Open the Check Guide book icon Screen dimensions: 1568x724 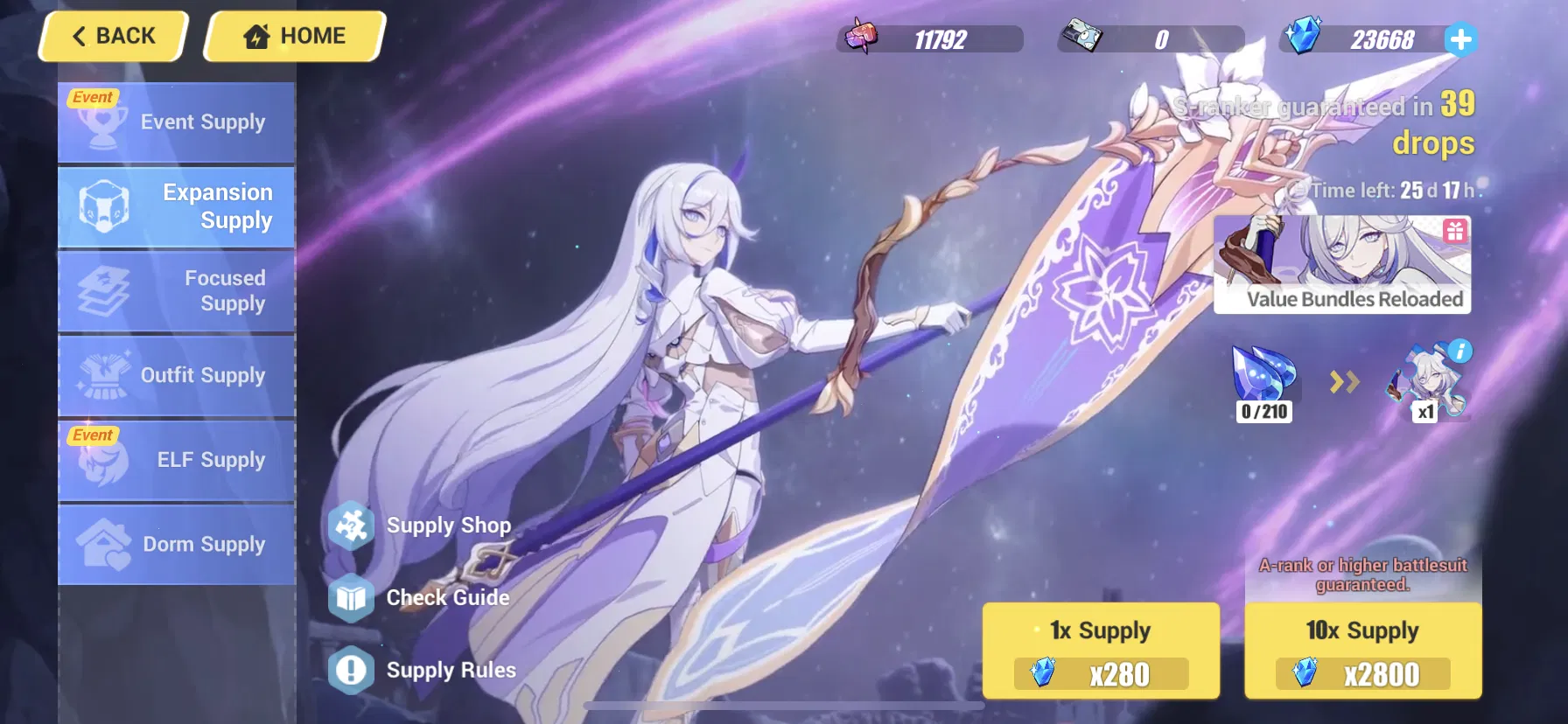tap(351, 598)
